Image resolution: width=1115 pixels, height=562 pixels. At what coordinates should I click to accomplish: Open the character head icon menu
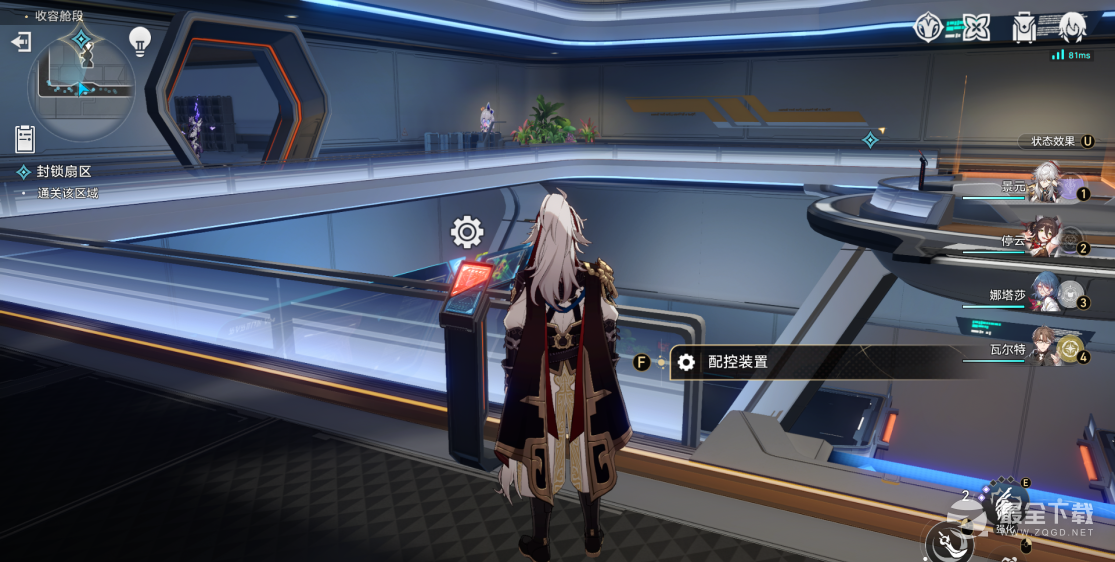1071,27
